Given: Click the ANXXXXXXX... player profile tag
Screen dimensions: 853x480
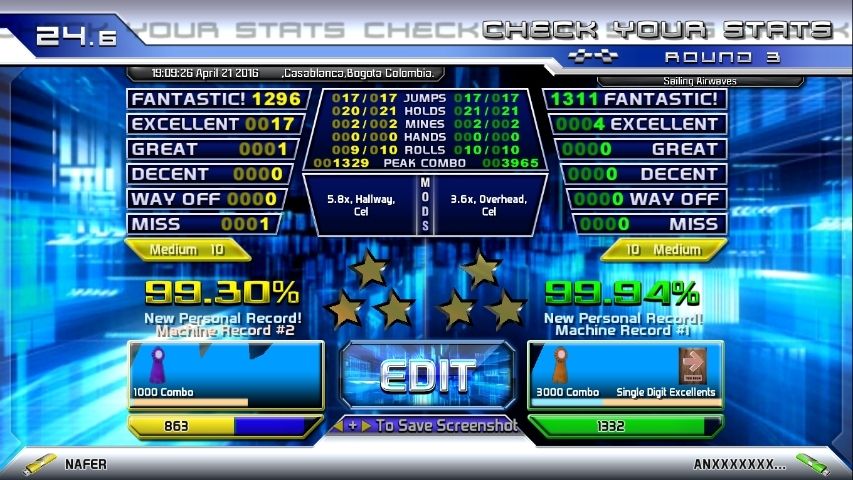Looking at the screenshot, I should [x=740, y=464].
